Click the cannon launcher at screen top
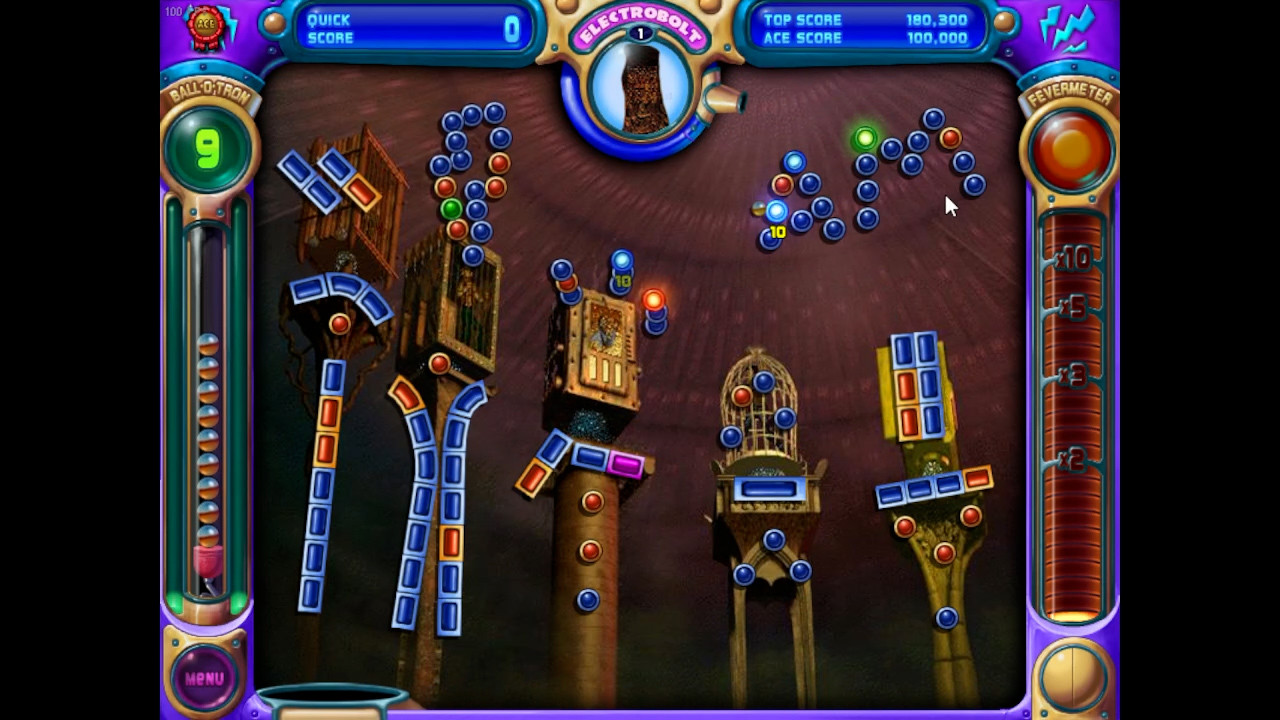 click(x=723, y=100)
